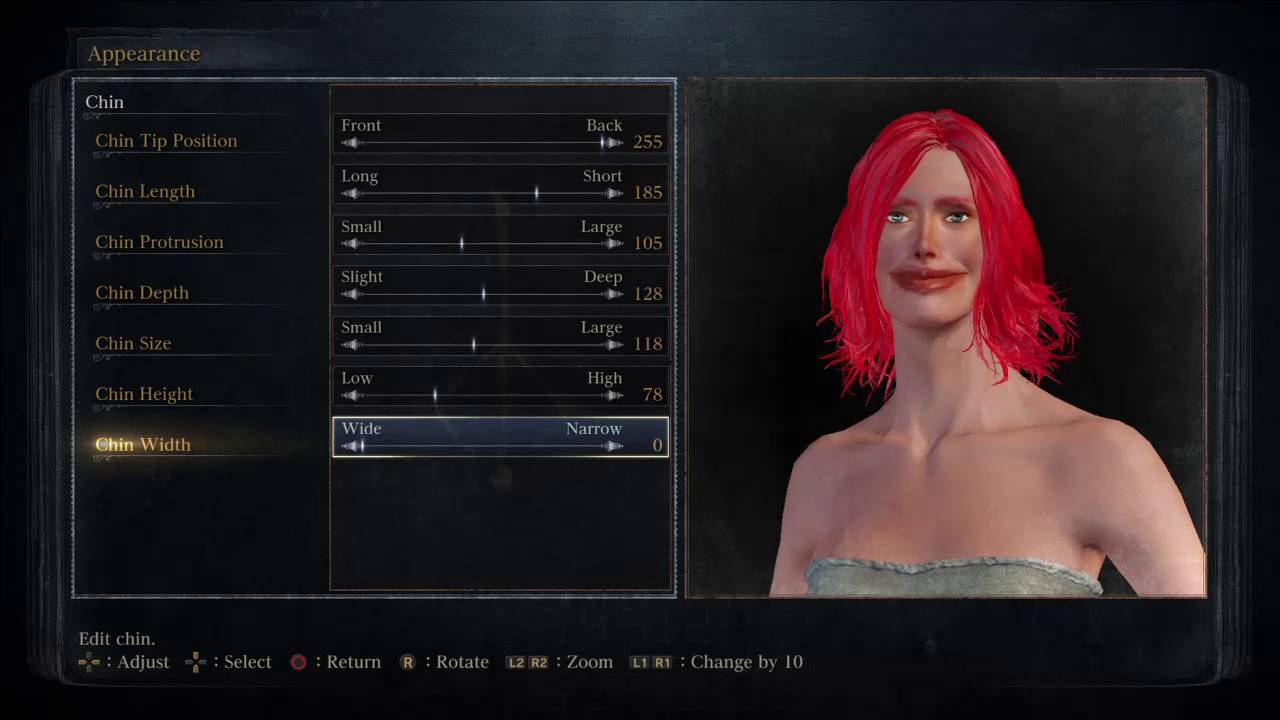Select Chin Protrusion in the list
Screen dimensions: 1280x720
click(x=159, y=242)
